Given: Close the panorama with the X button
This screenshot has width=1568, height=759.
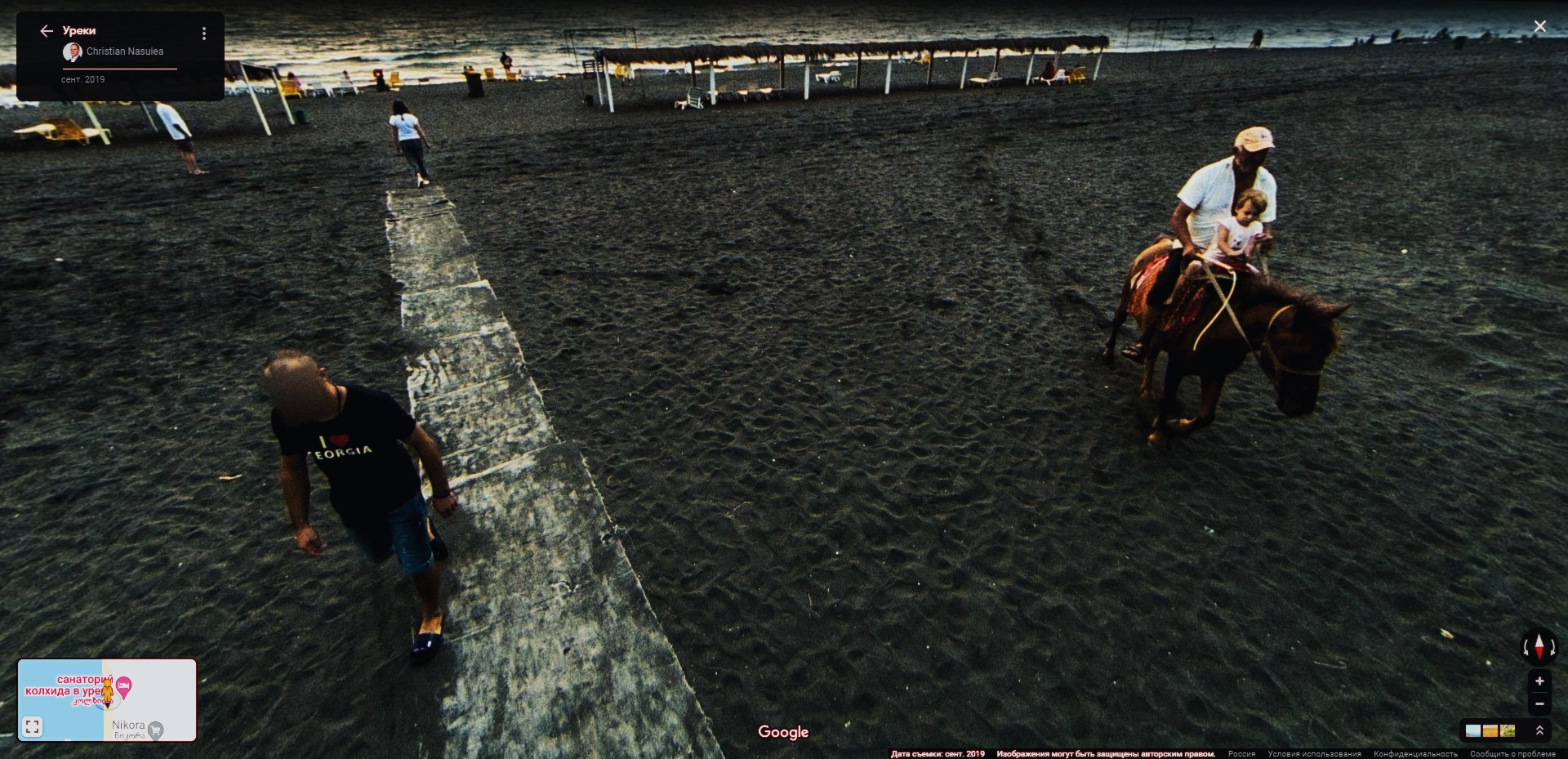Looking at the screenshot, I should (1539, 27).
